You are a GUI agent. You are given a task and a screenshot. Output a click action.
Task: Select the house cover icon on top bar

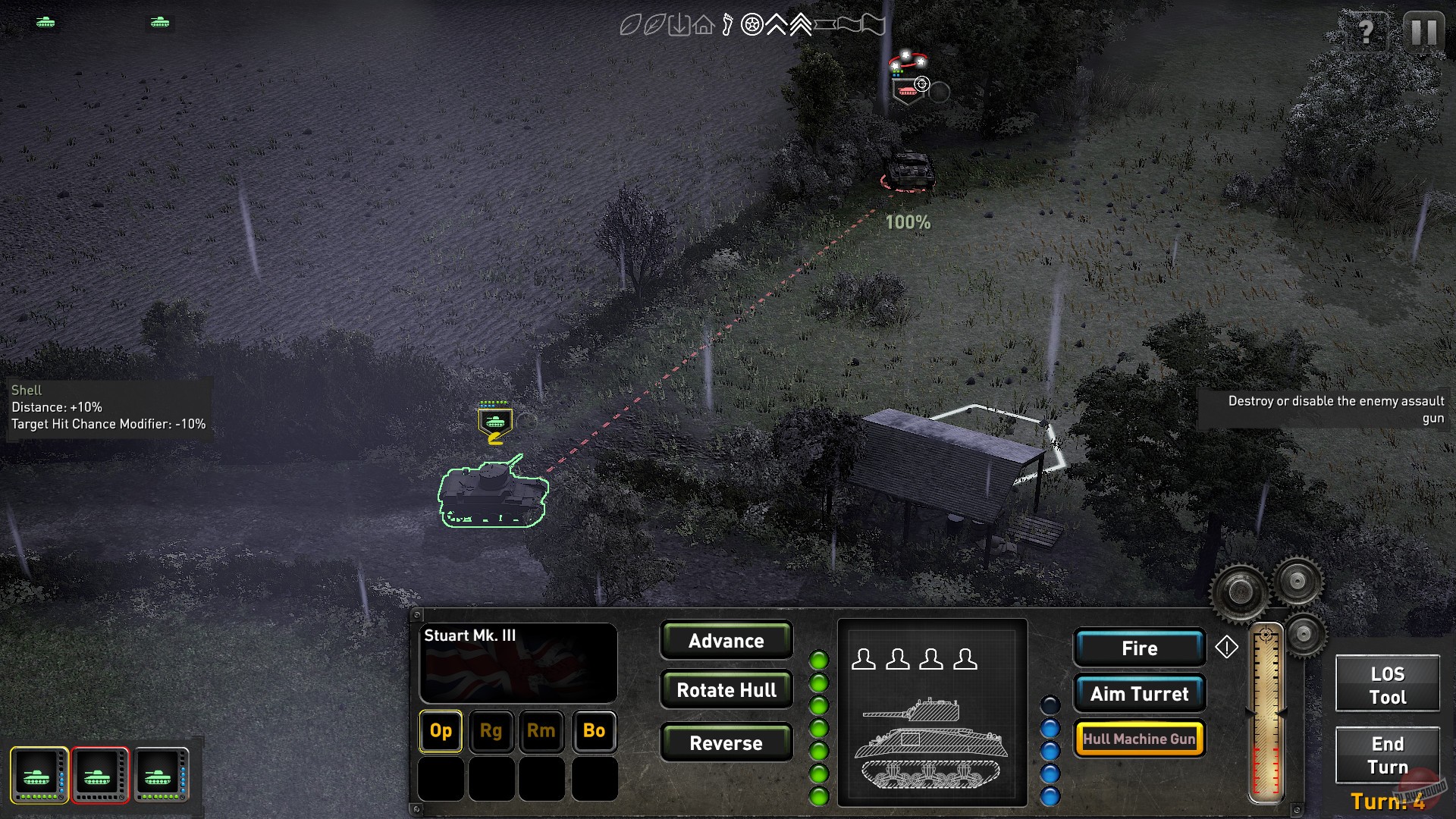click(x=703, y=25)
